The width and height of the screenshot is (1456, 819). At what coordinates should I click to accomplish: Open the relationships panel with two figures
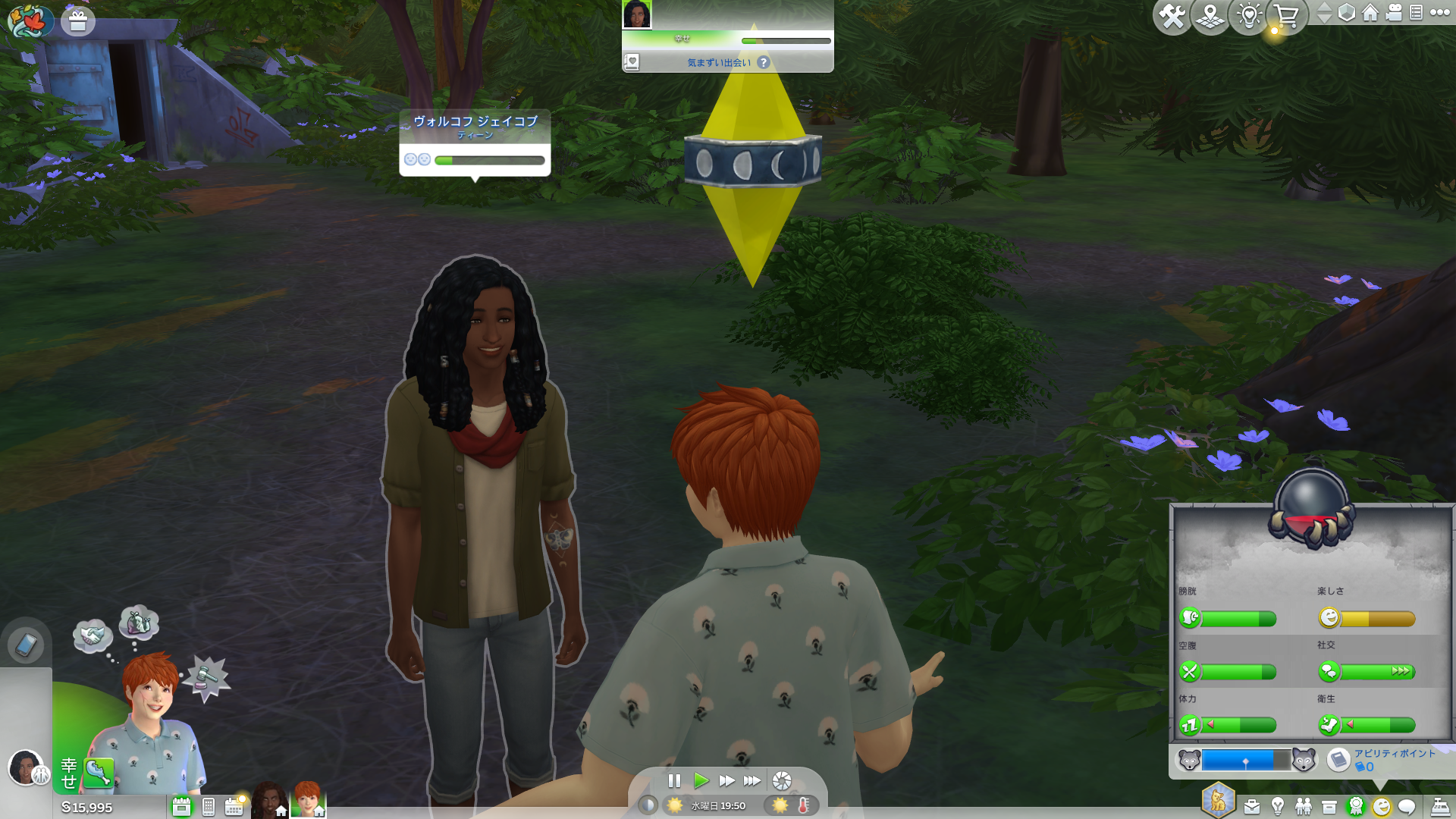click(1304, 807)
